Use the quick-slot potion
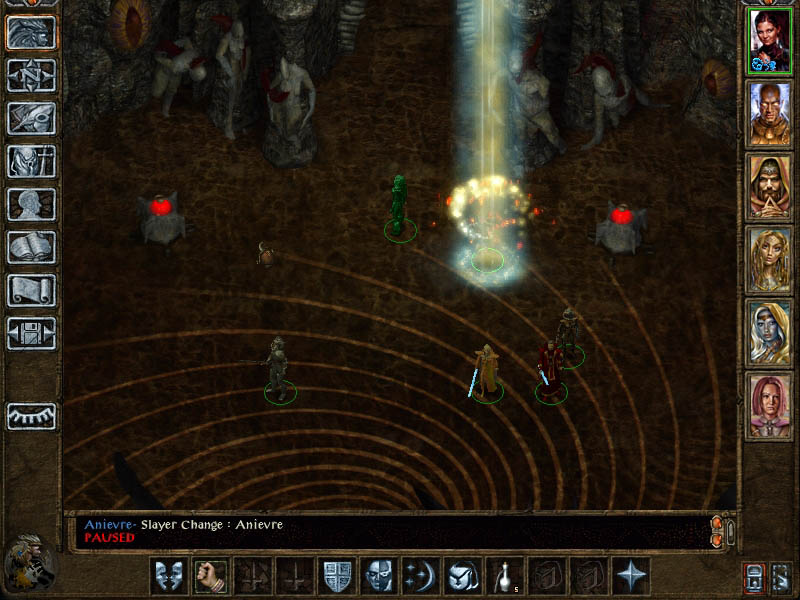This screenshot has height=600, width=800. pos(504,576)
